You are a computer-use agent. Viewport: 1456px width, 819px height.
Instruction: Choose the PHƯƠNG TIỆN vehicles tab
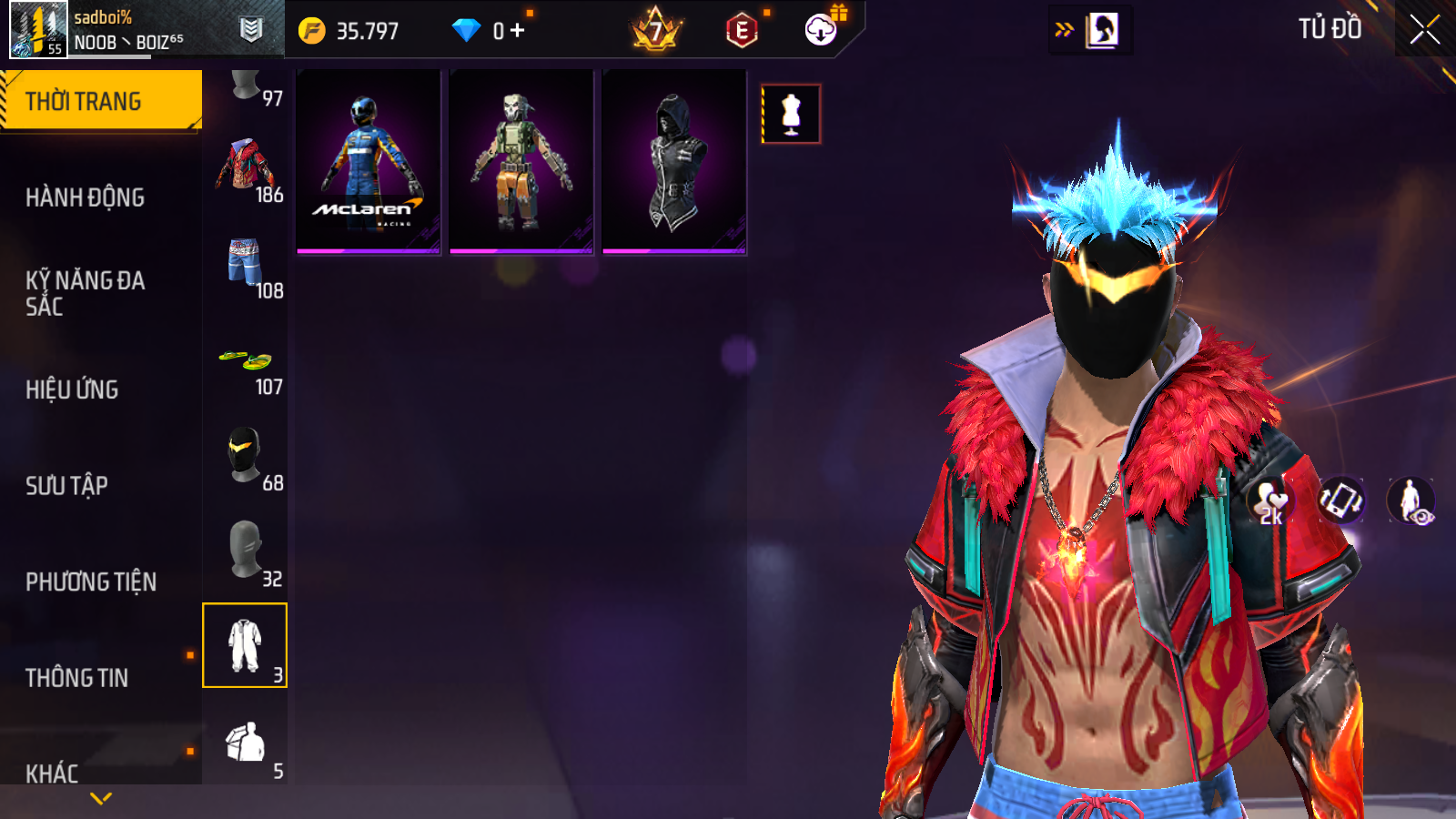(x=91, y=582)
